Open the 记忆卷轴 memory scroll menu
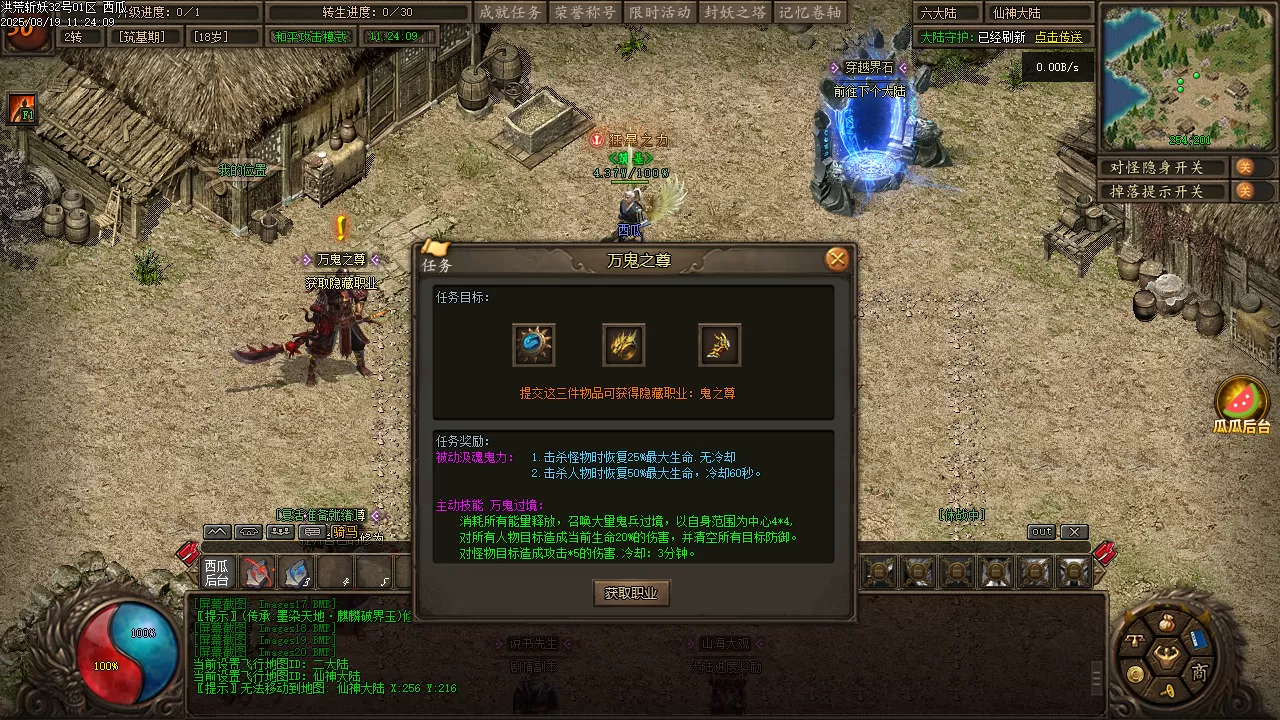The width and height of the screenshot is (1280, 720). (810, 12)
